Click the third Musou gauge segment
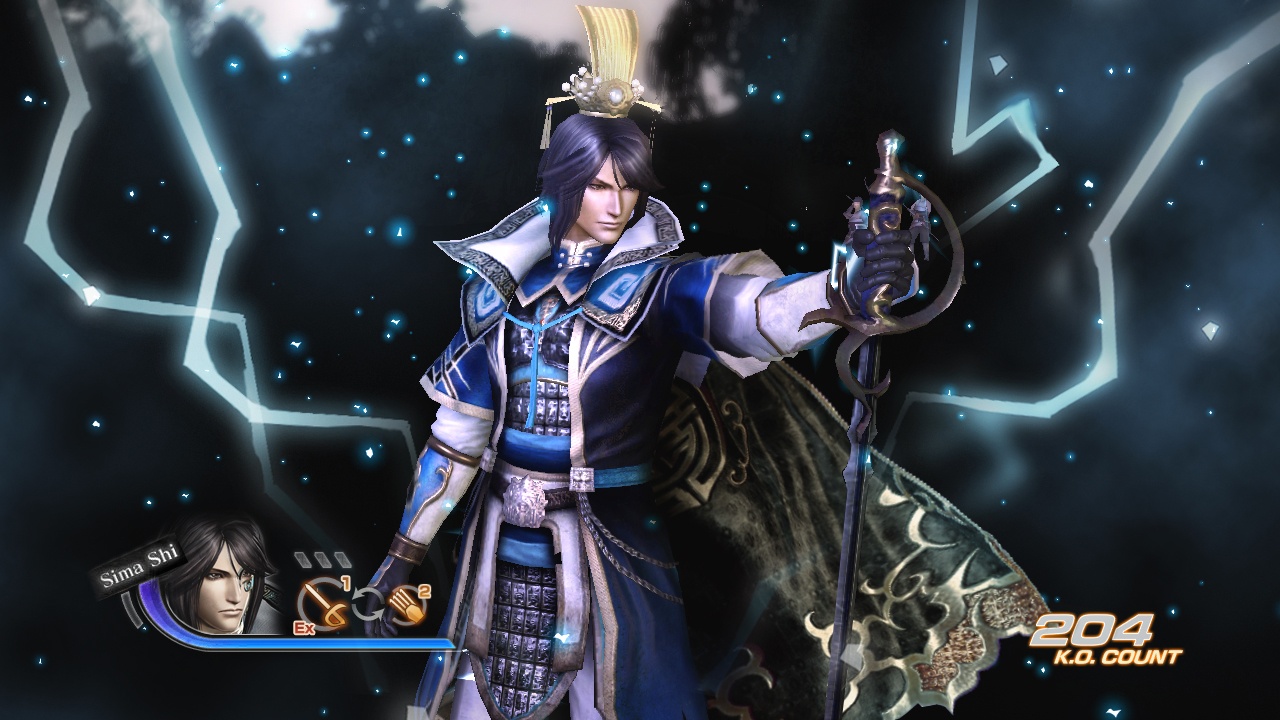Viewport: 1280px width, 720px height. click(342, 558)
